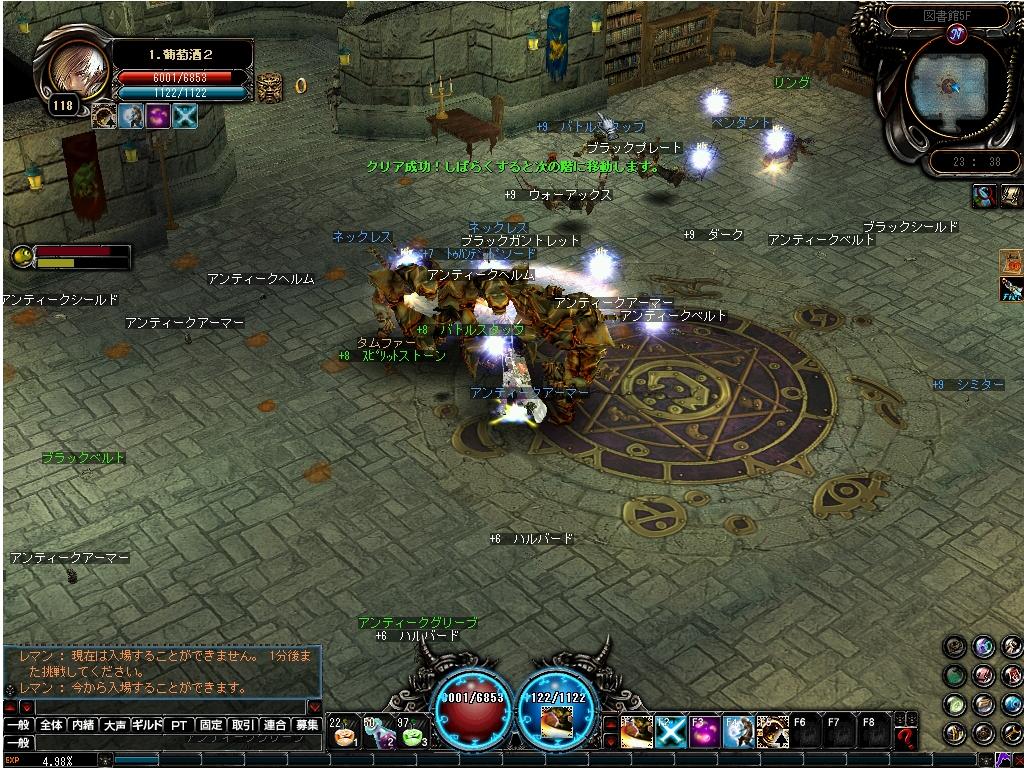Choose the 募集 recruitment chat tab

307,725
